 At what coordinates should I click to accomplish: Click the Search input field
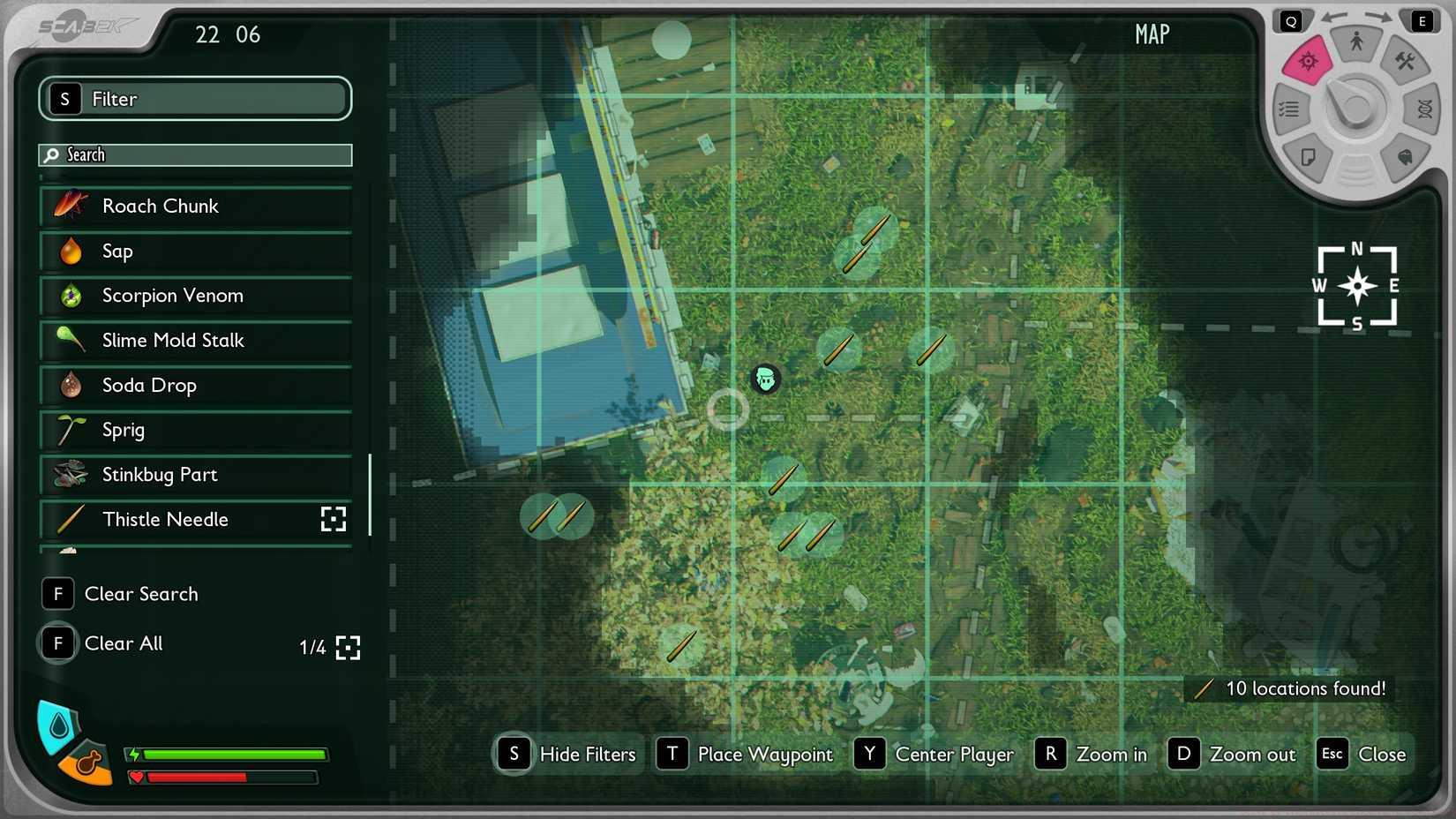(196, 154)
